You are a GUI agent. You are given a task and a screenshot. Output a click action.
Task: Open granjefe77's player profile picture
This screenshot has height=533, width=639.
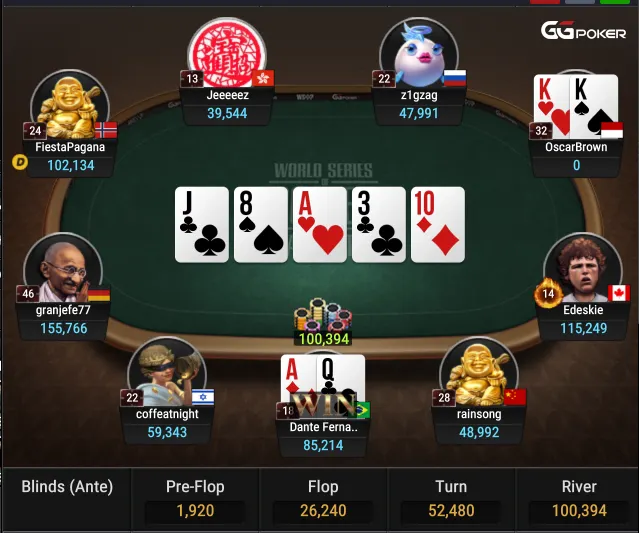[63, 270]
